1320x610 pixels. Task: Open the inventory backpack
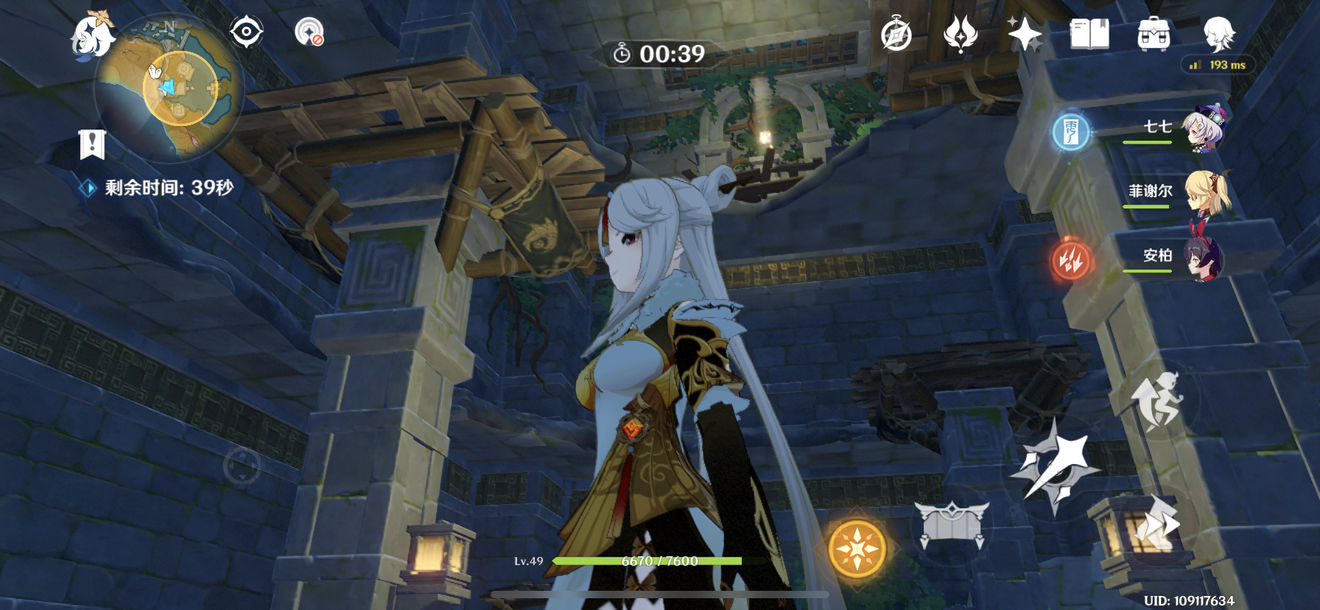[x=1154, y=35]
